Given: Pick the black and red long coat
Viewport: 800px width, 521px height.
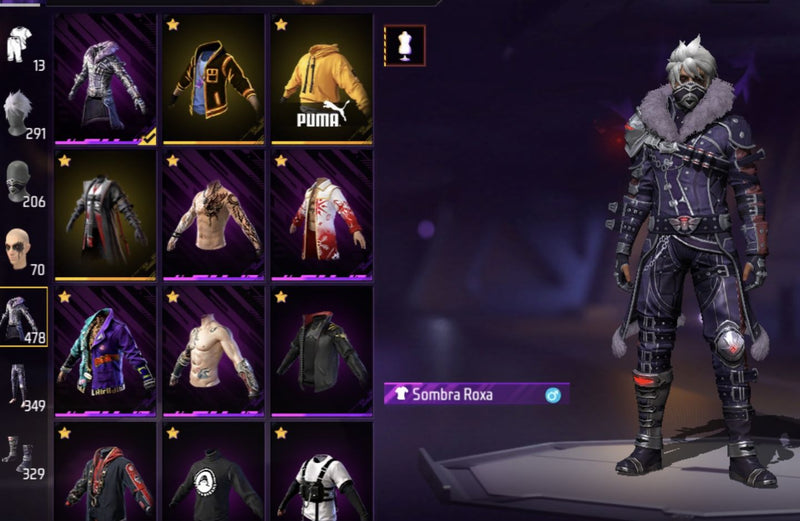Looking at the screenshot, I should pyautogui.click(x=105, y=215).
